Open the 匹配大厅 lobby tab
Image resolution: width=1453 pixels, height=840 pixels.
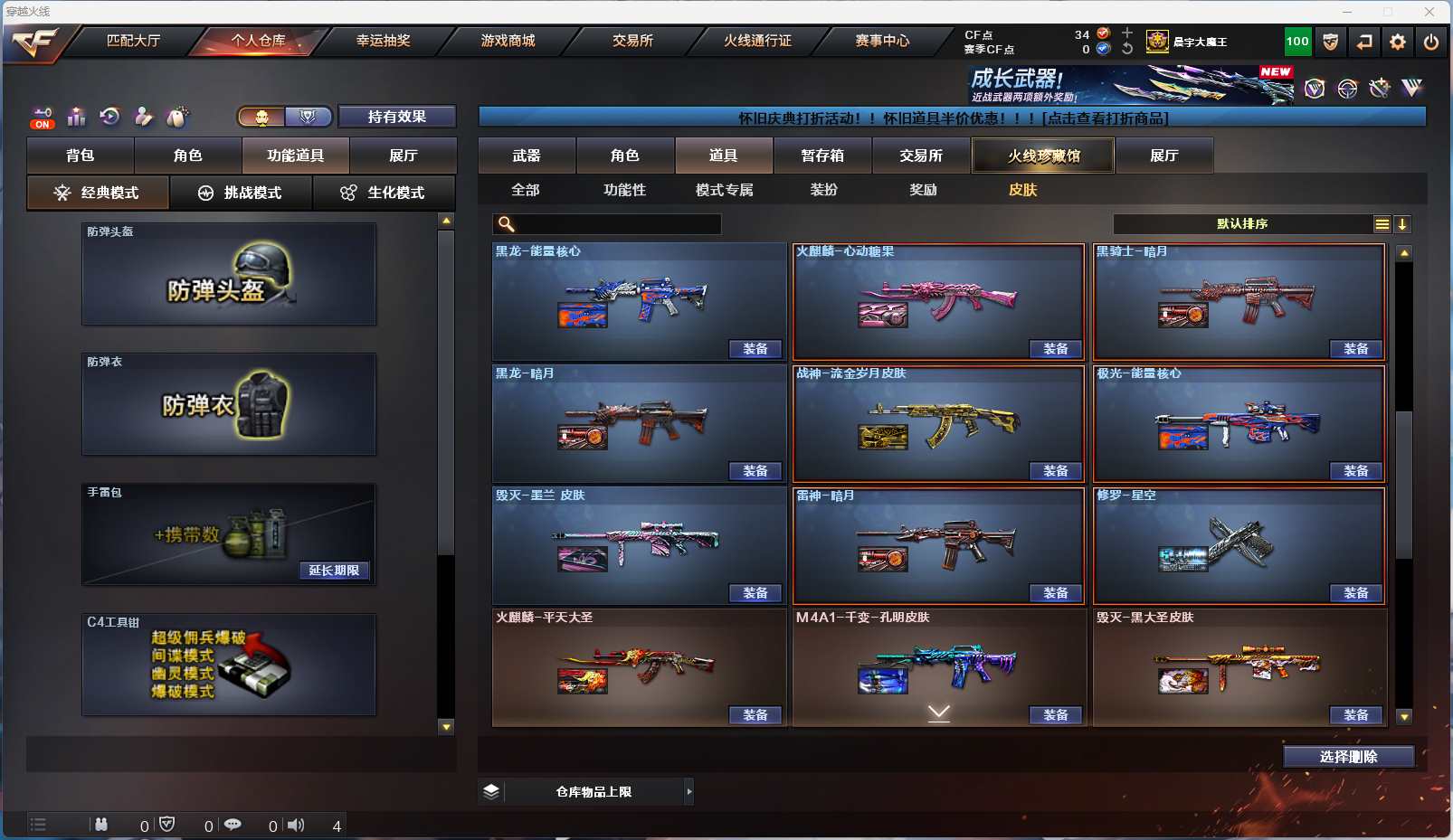(x=133, y=41)
